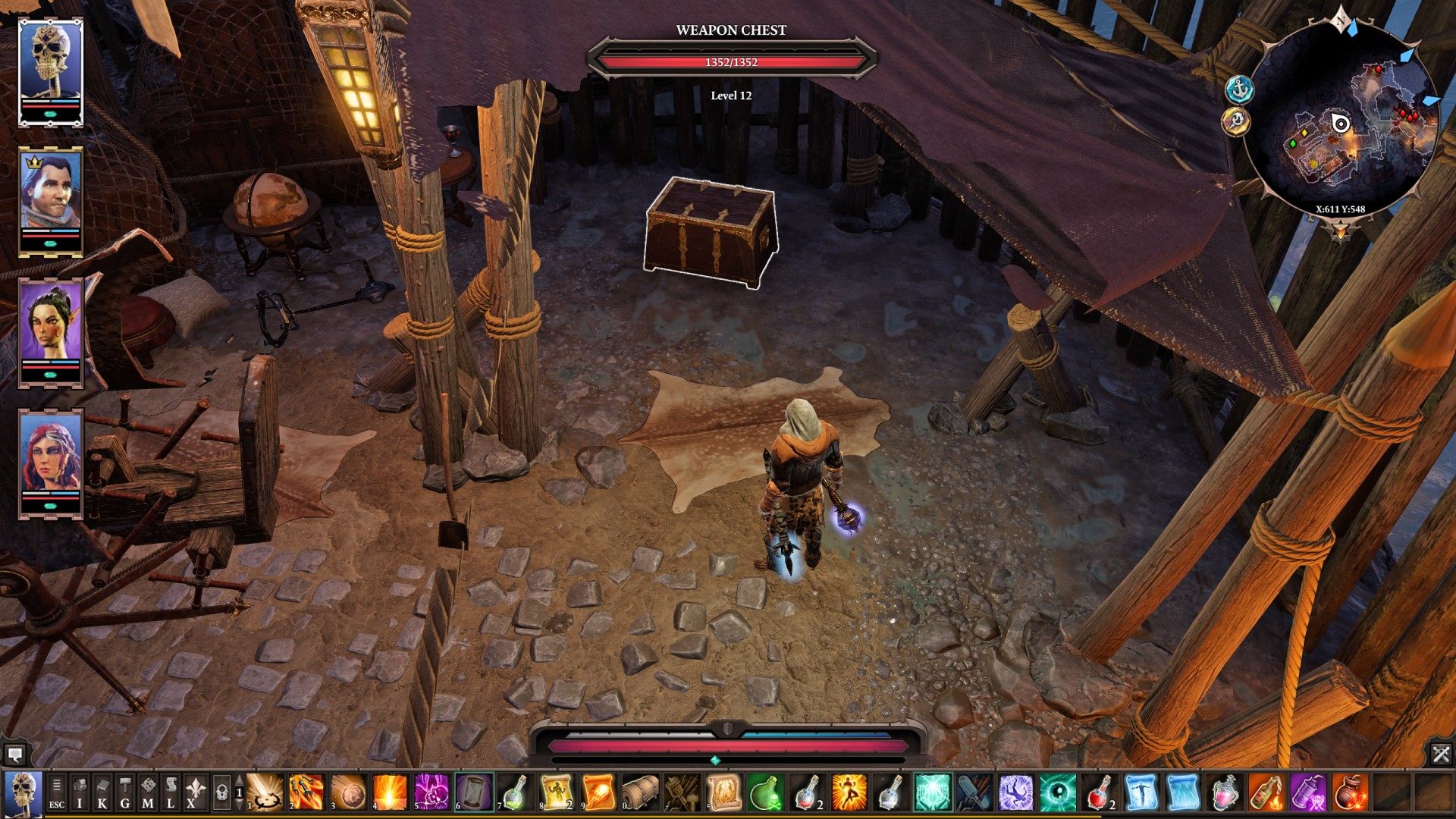Open the skills book K button

click(102, 793)
